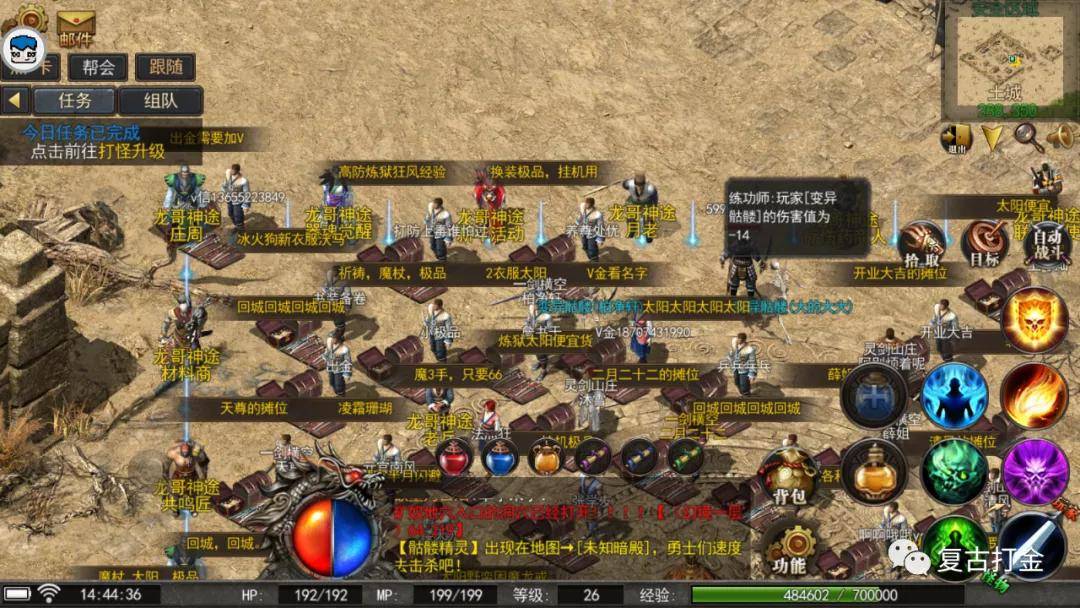The width and height of the screenshot is (1080, 608).
Task: Click the magnifying glass search icon
Action: click(x=1028, y=137)
